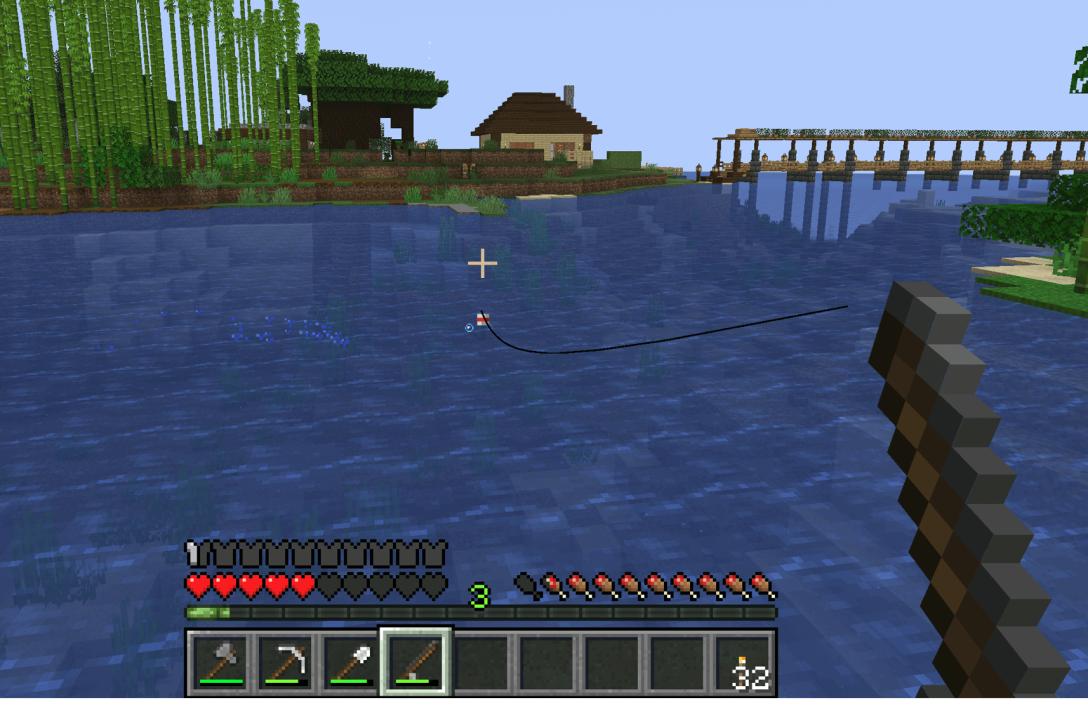Image resolution: width=1088 pixels, height=707 pixels.
Task: Switch to the shovel hotbar slot
Action: (x=351, y=661)
